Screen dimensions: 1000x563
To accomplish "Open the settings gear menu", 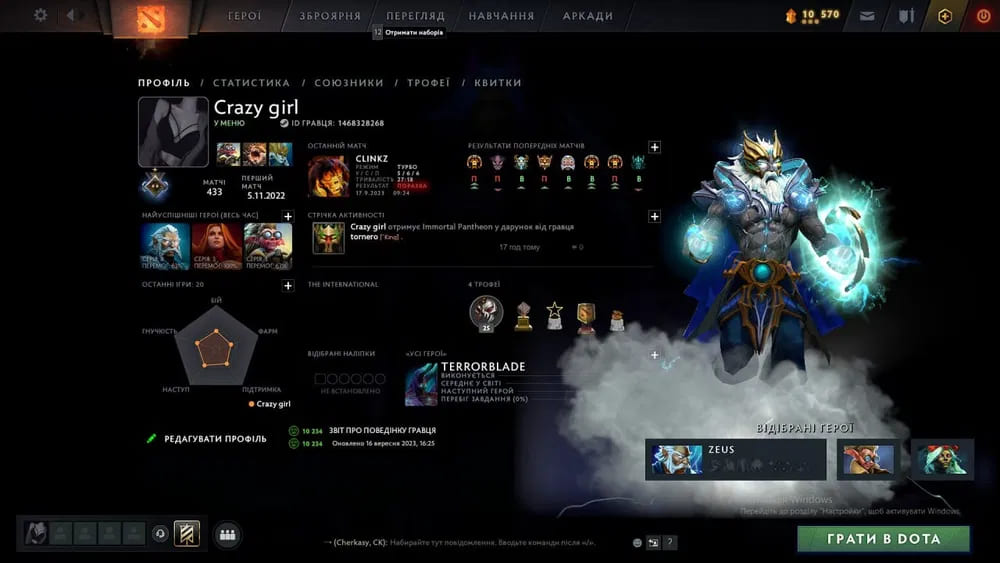I will pyautogui.click(x=41, y=15).
